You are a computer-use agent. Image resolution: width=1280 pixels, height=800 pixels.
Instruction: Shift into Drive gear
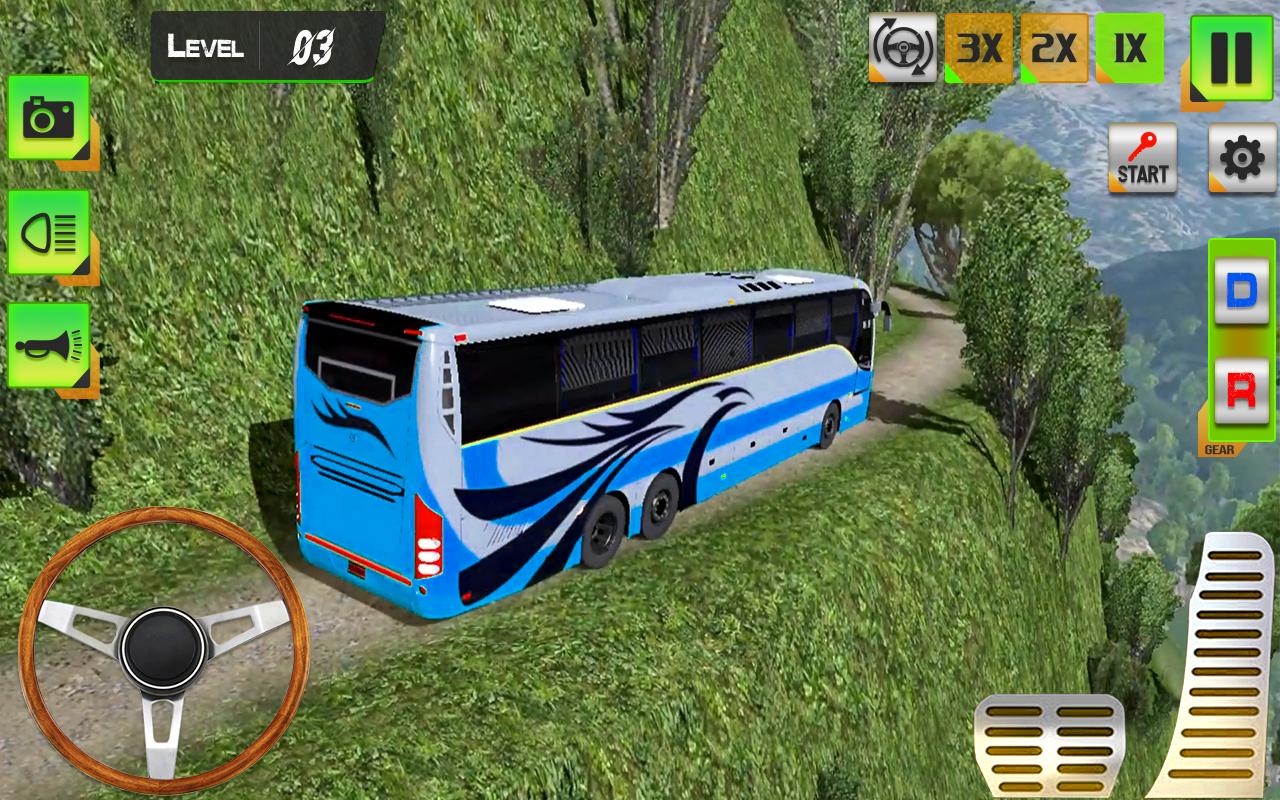(x=1241, y=291)
